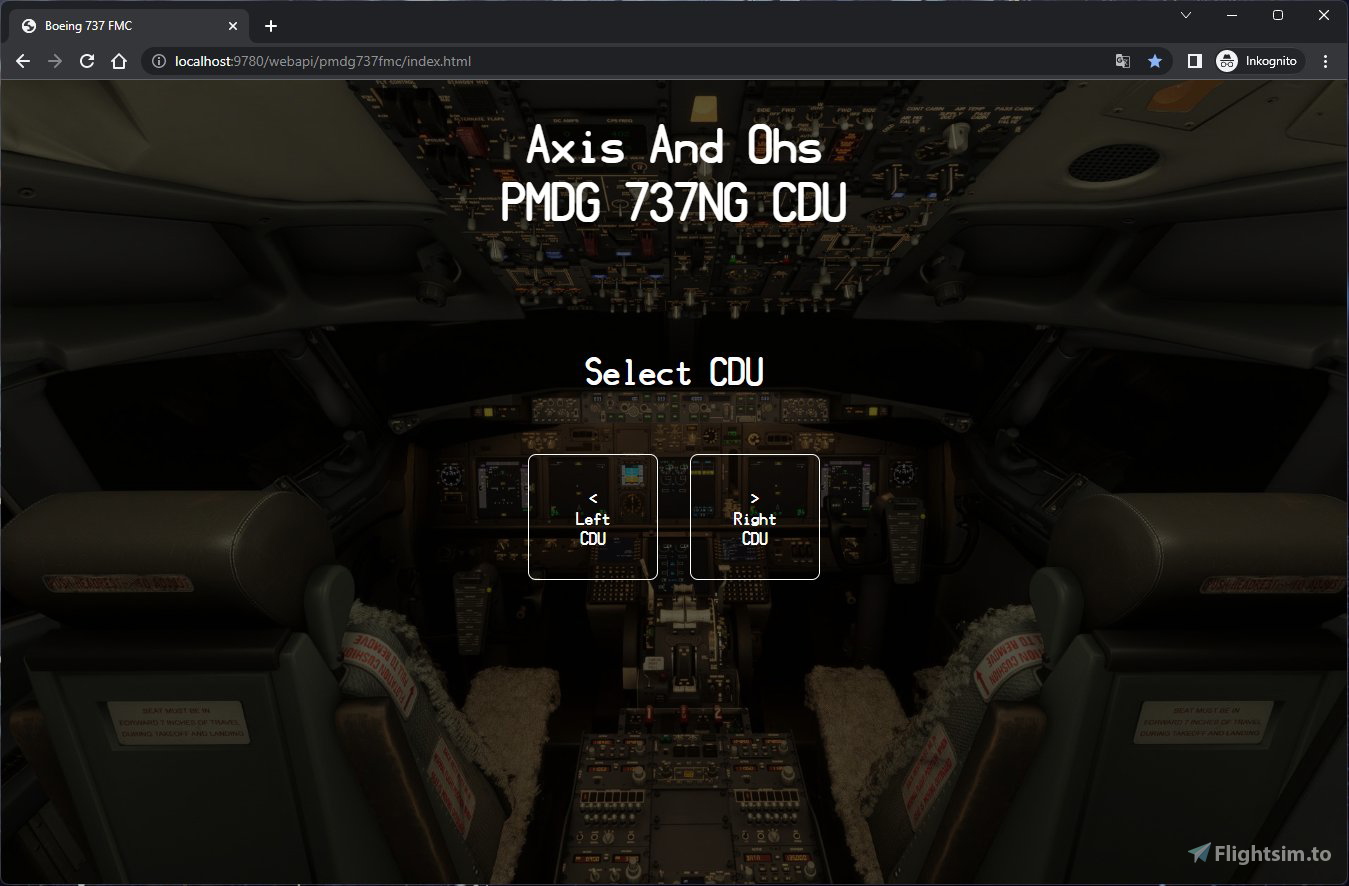1349x886 pixels.
Task: Select the Left CDU
Action: 592,517
